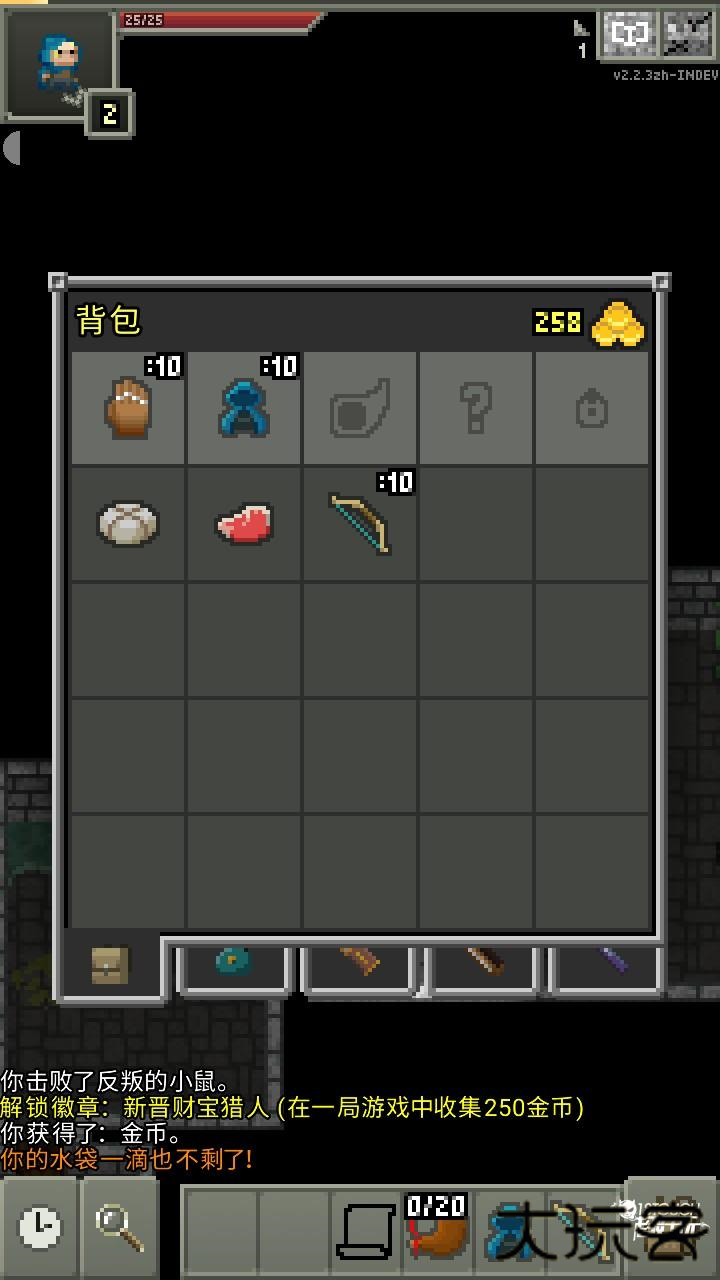This screenshot has height=1280, width=720.
Task: Select the empty question-mark misc slot
Action: (476, 408)
